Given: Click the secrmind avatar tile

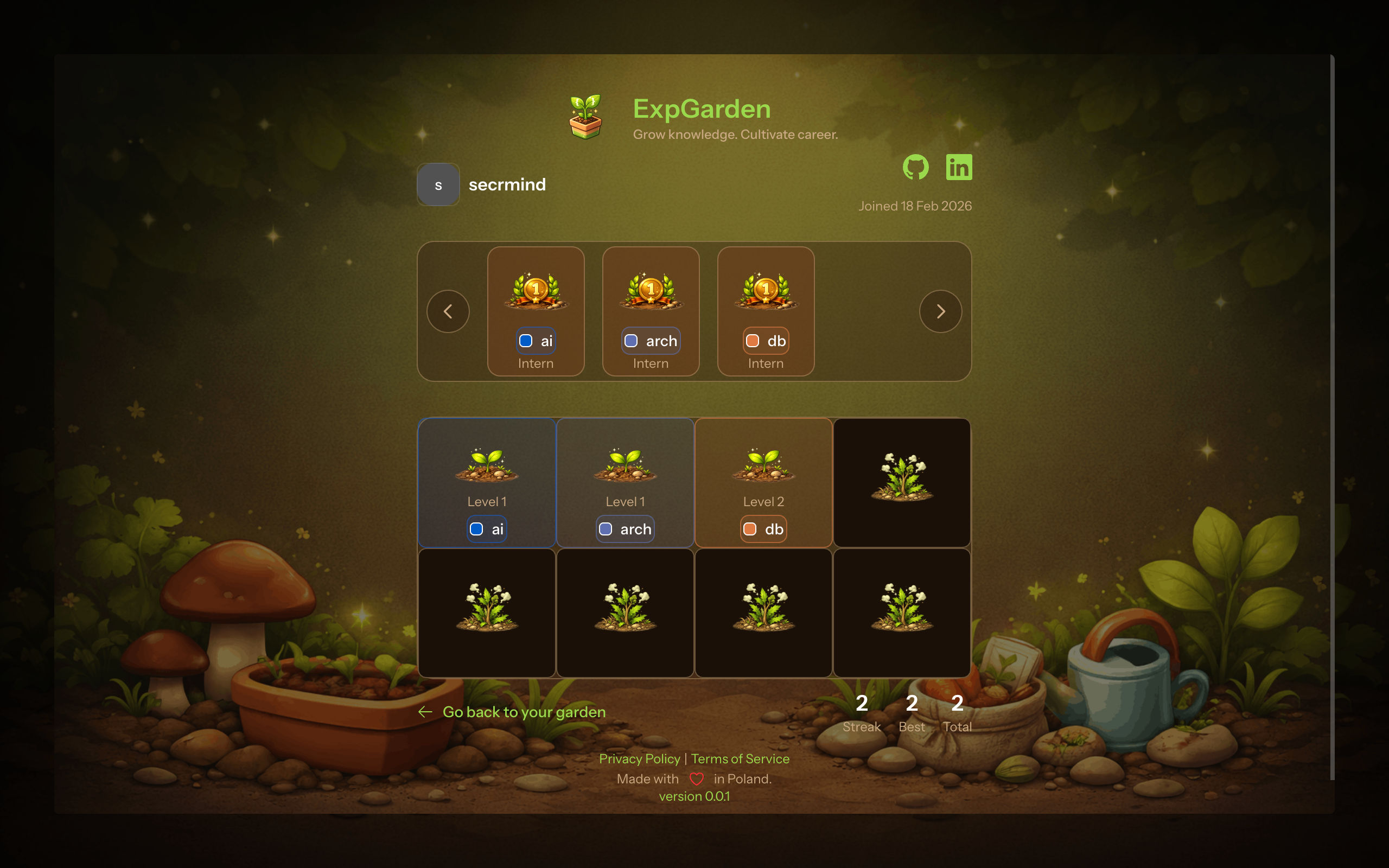Looking at the screenshot, I should 438,185.
